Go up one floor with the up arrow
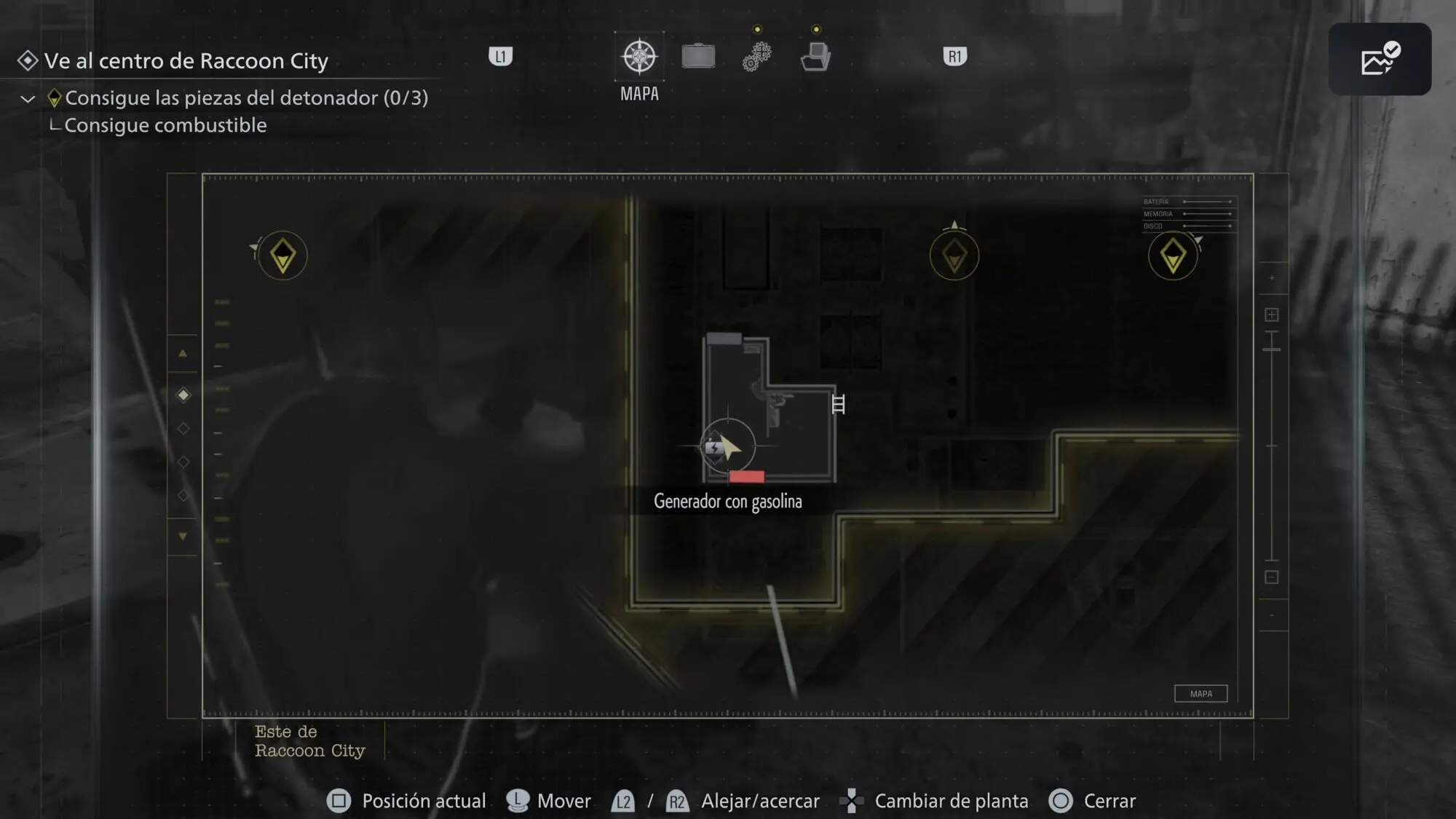 click(x=183, y=354)
